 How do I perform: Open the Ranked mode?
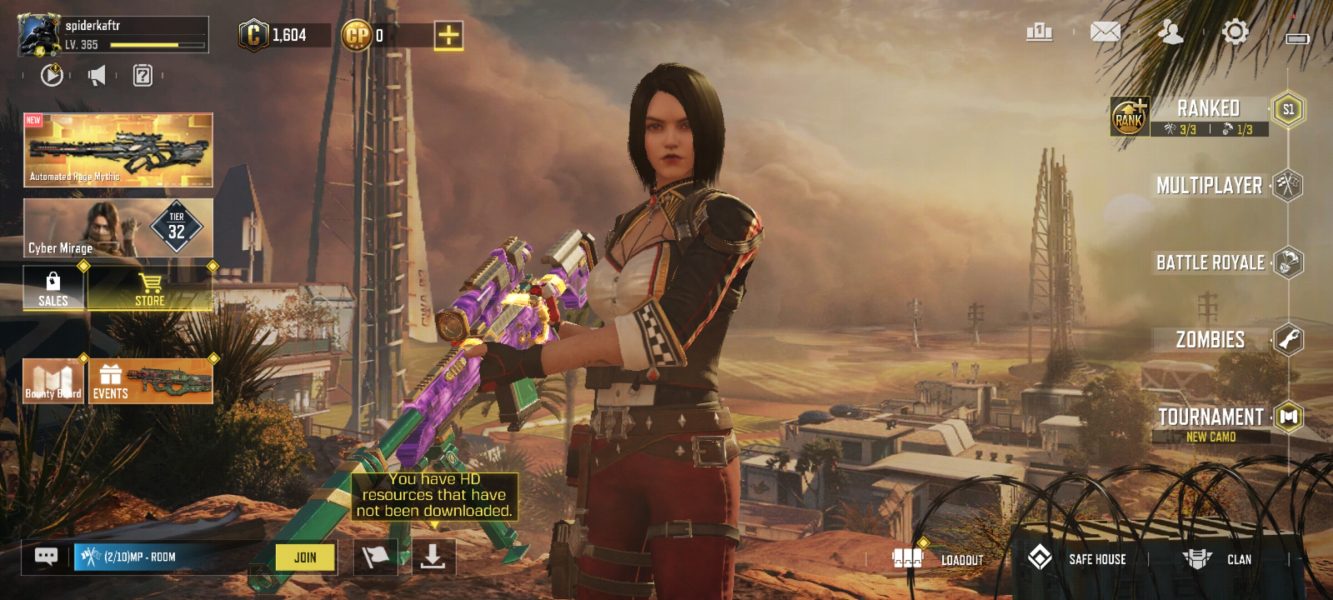(x=1208, y=109)
